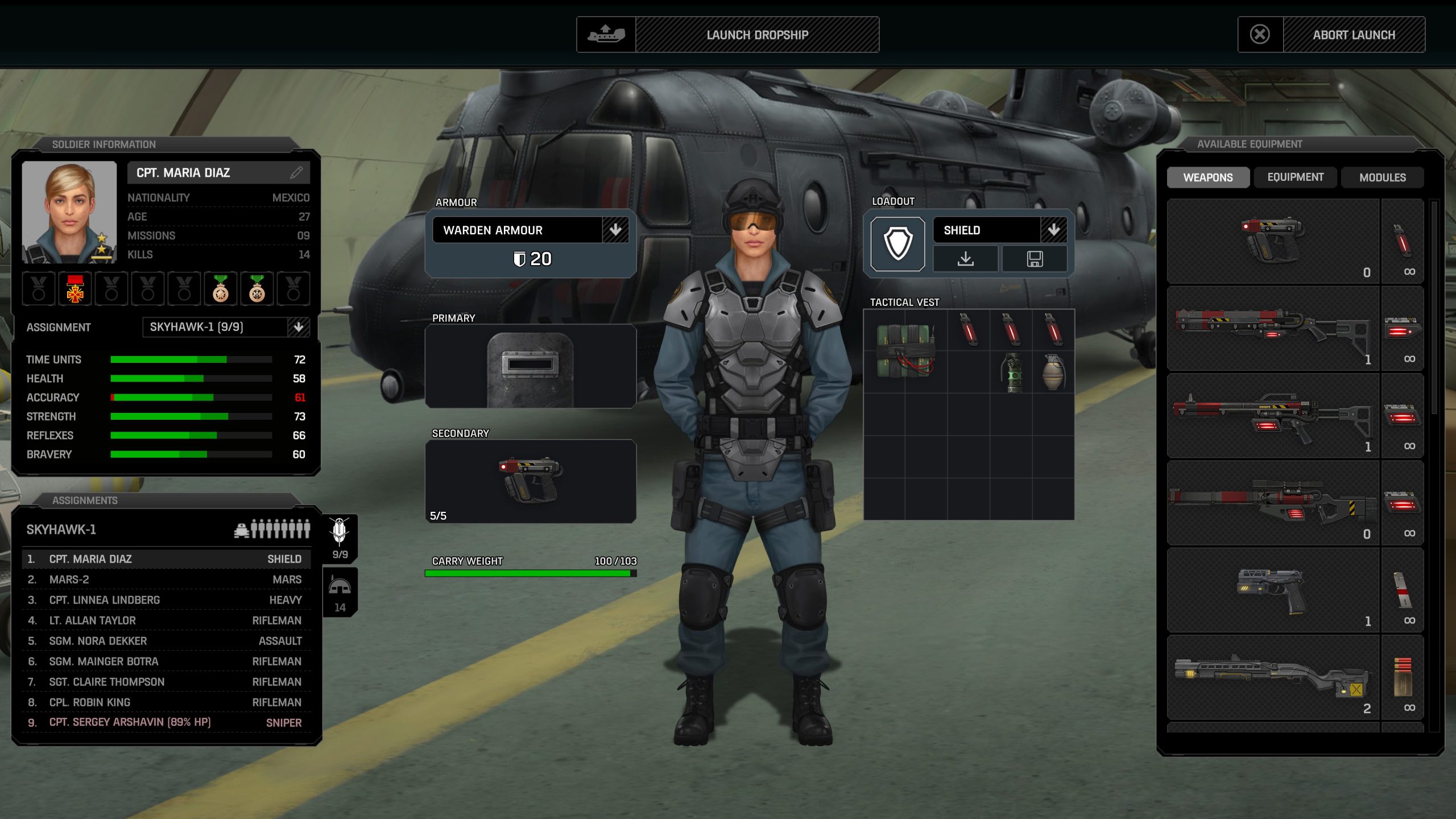Switch to the Equipment tab

[x=1296, y=177]
